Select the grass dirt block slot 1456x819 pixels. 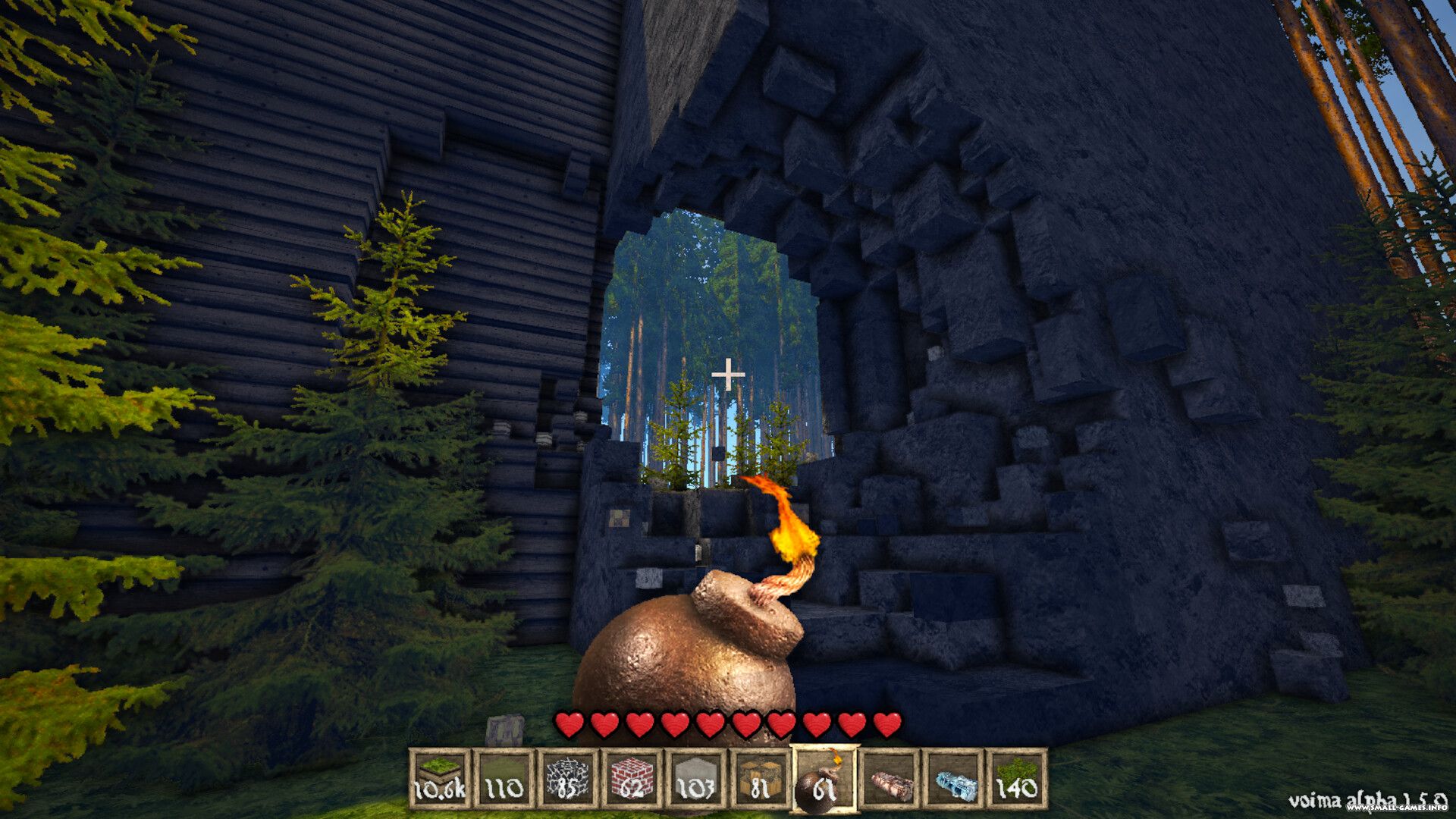click(x=439, y=779)
